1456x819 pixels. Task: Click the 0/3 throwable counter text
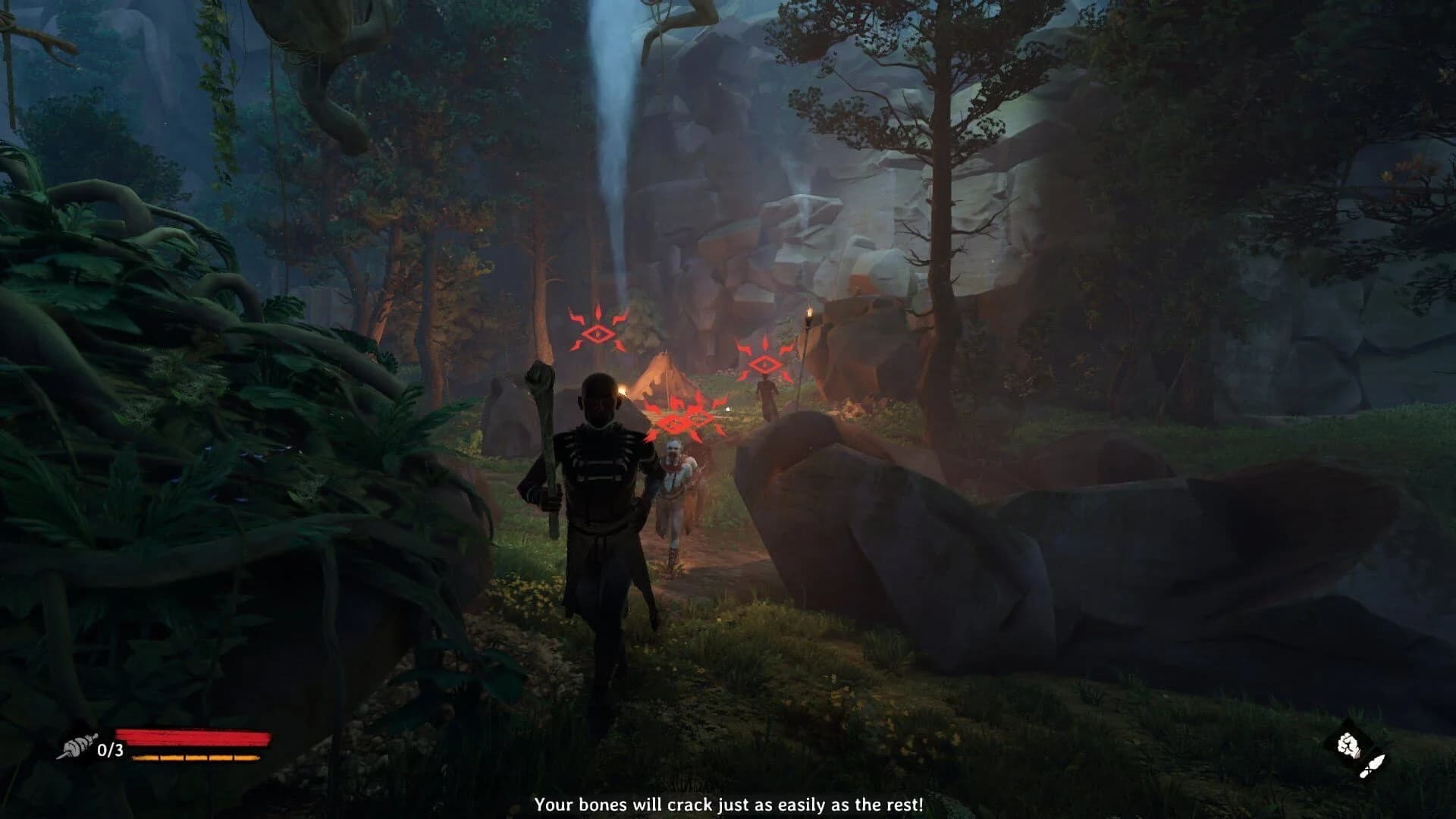[x=110, y=751]
